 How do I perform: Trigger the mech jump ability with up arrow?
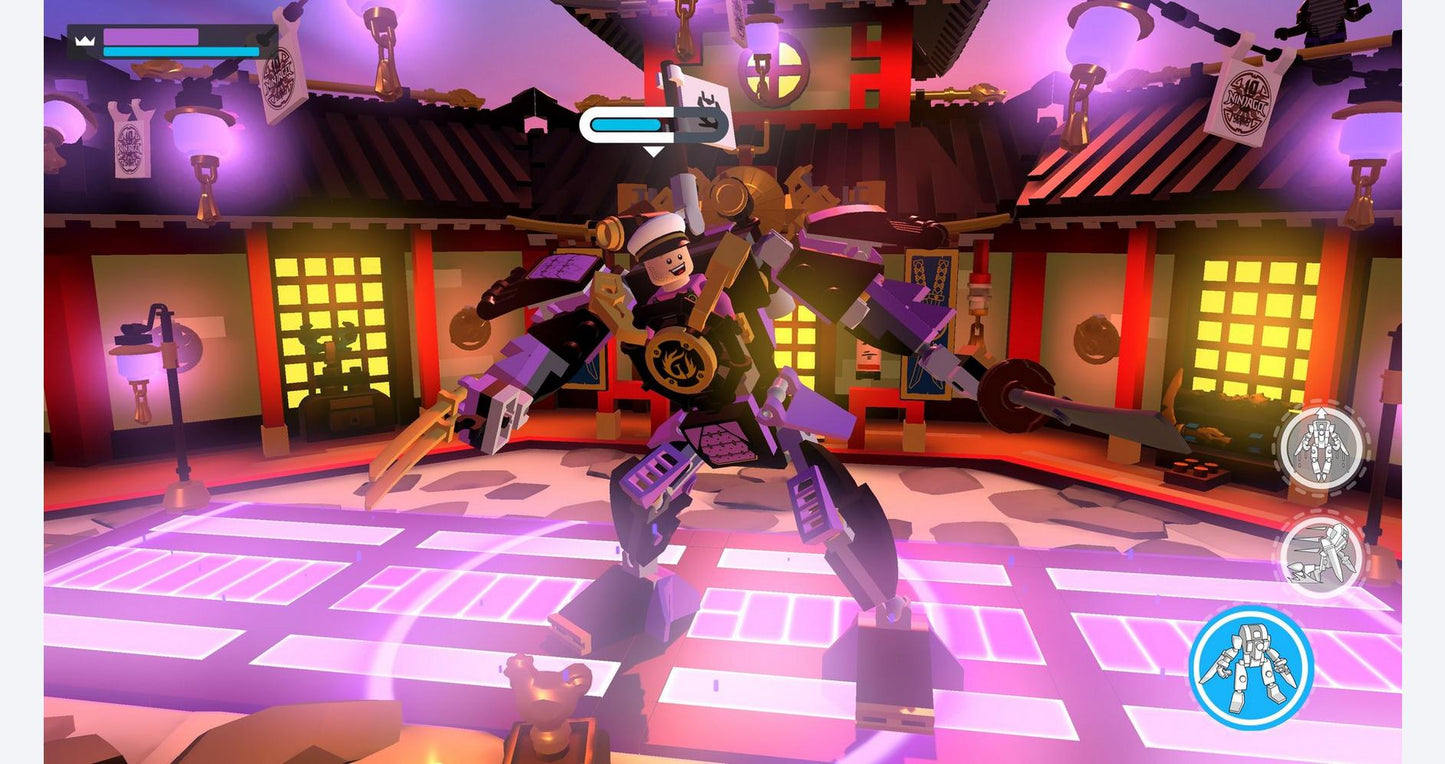[1322, 447]
